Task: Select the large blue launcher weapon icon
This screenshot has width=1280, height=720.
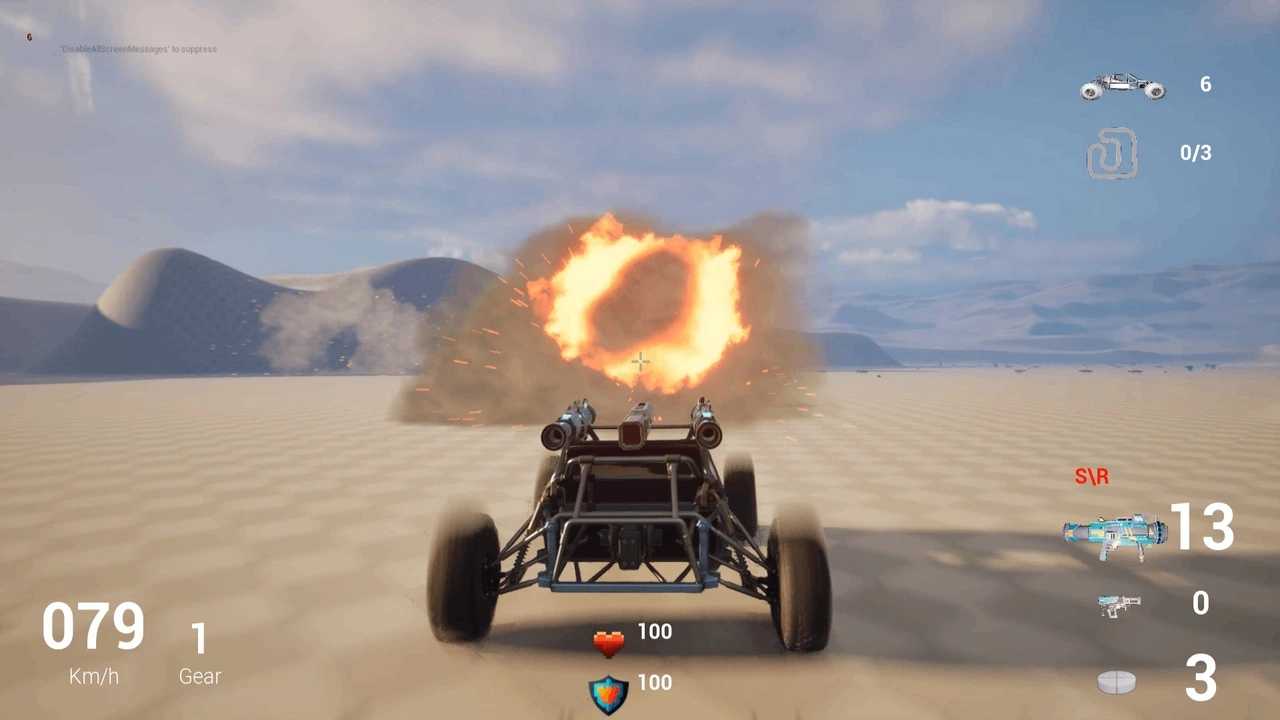Action: click(x=1114, y=534)
